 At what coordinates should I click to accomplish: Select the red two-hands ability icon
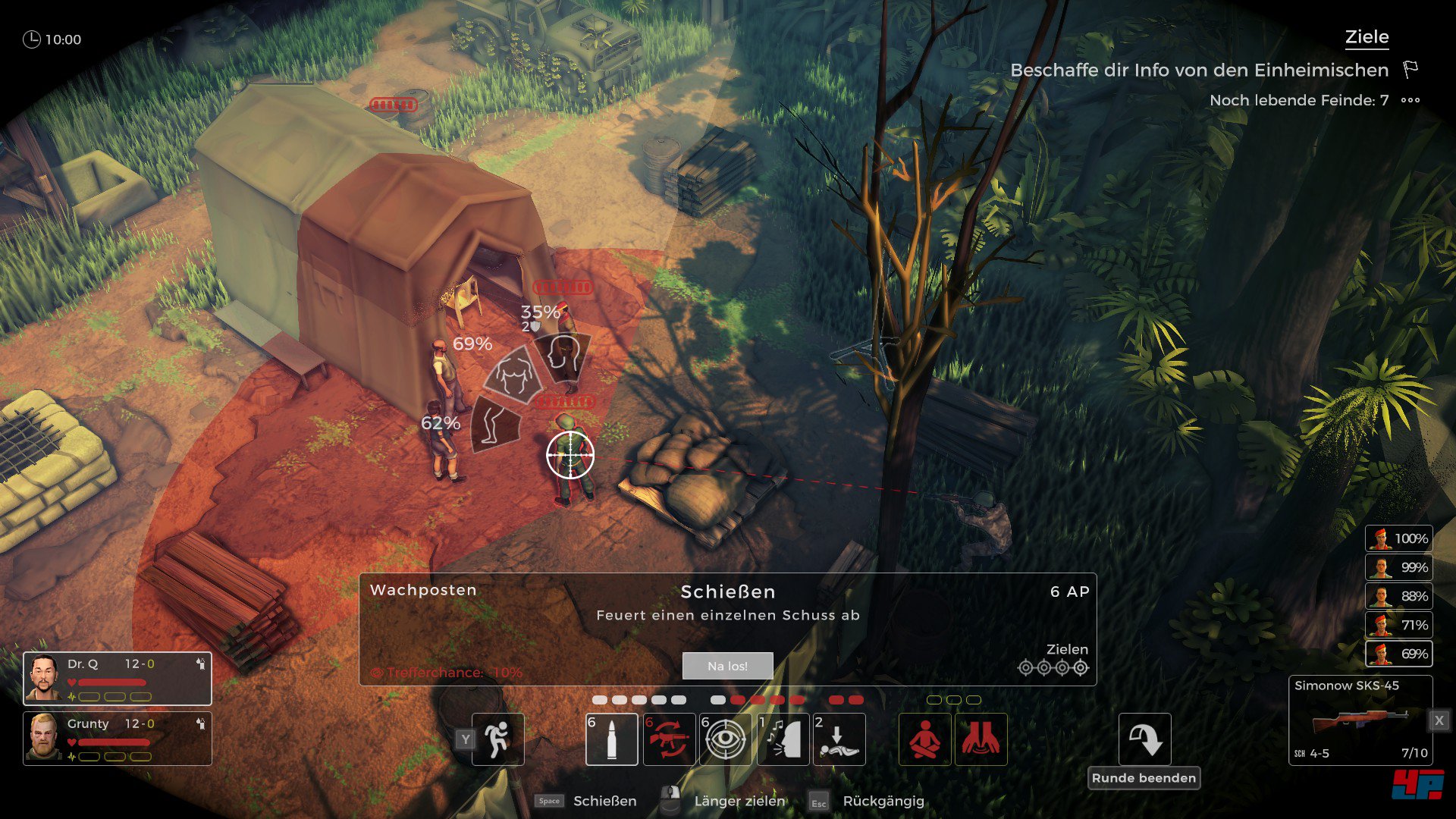coord(981,739)
